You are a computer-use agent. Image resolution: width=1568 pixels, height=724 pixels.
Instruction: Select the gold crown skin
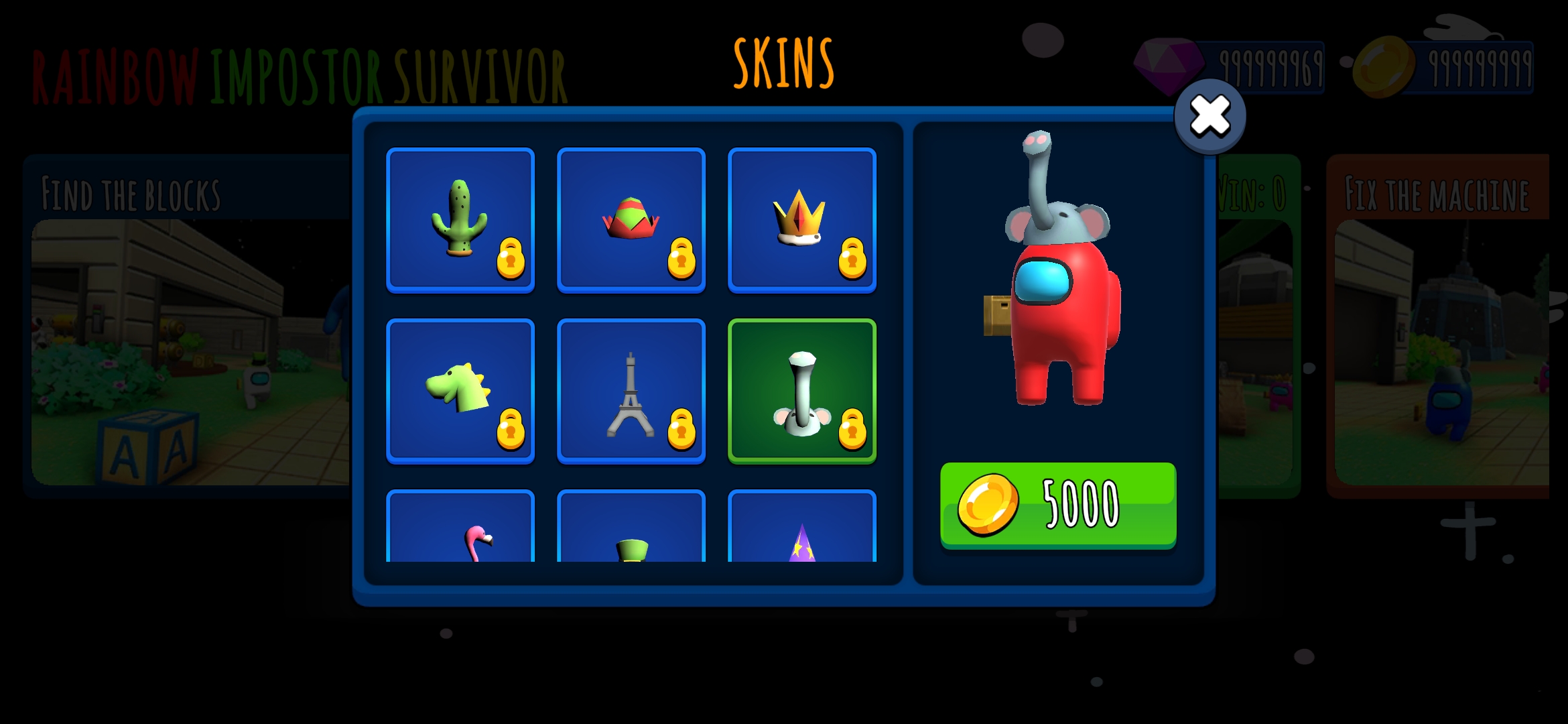(x=802, y=221)
